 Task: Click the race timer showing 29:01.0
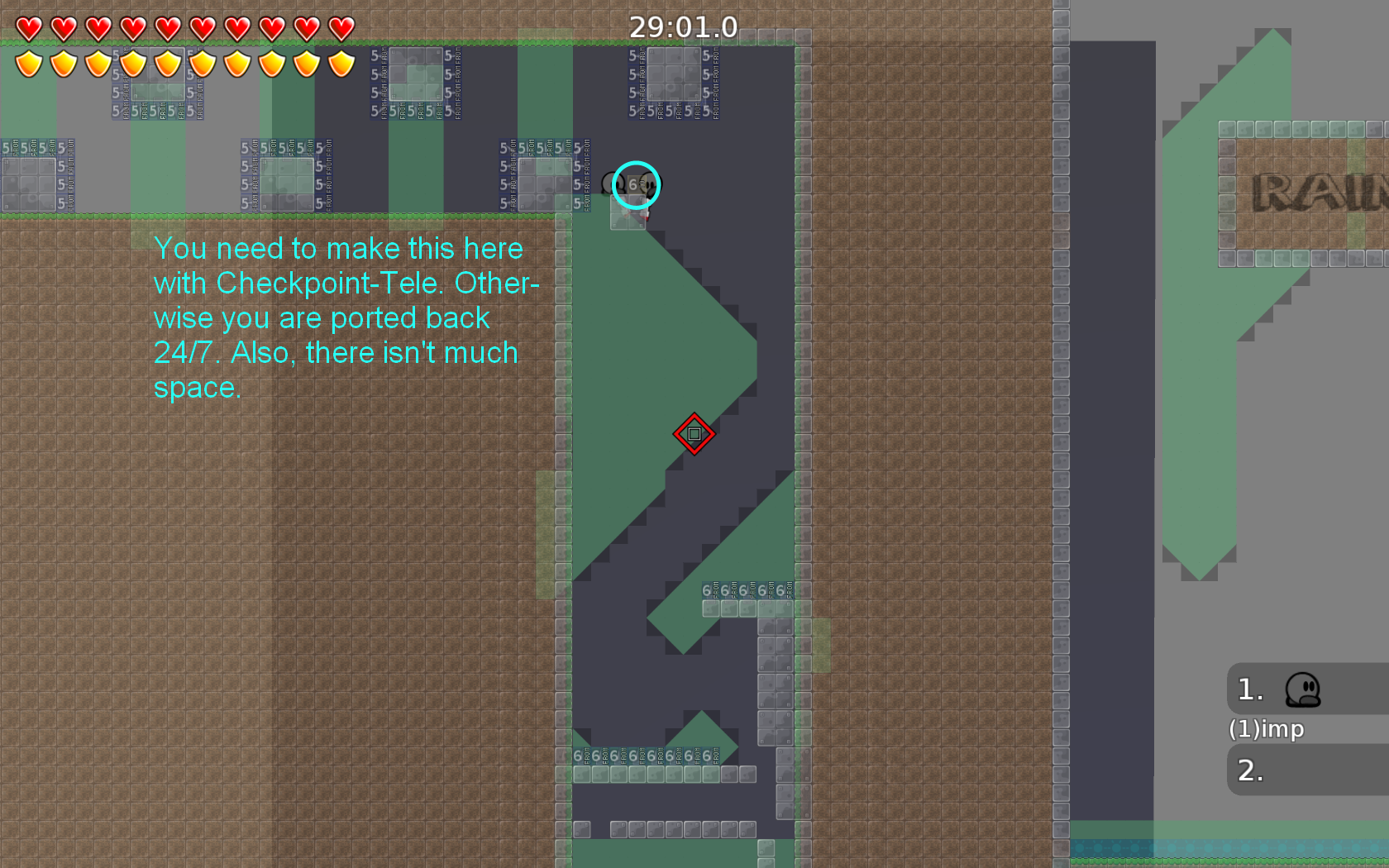tap(683, 26)
